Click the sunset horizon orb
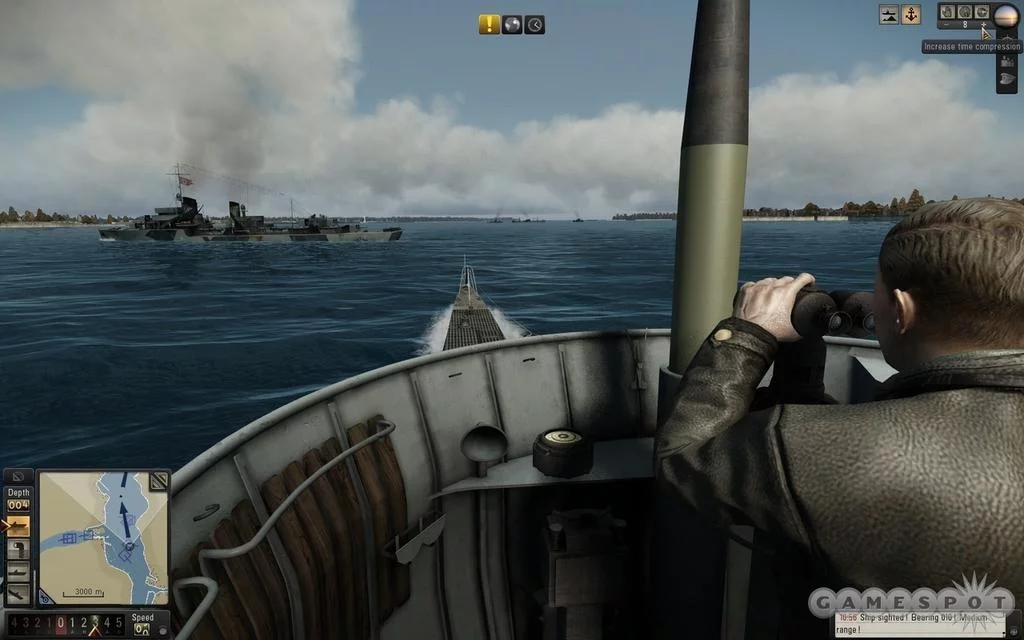The width and height of the screenshot is (1024, 640). (x=1006, y=14)
